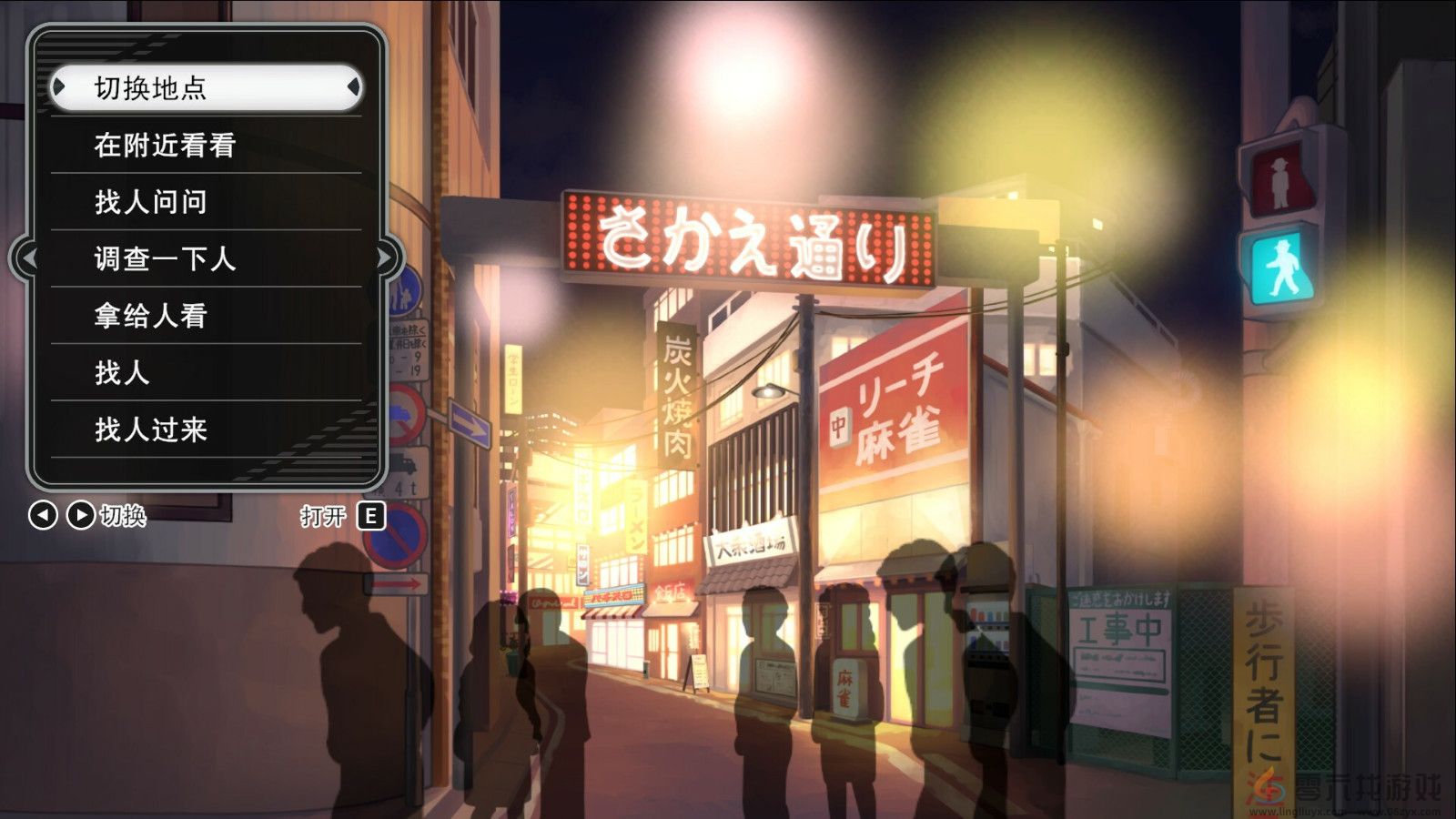Click the right triangle on the 切换地点 selector
The image size is (1456, 819).
[x=355, y=86]
